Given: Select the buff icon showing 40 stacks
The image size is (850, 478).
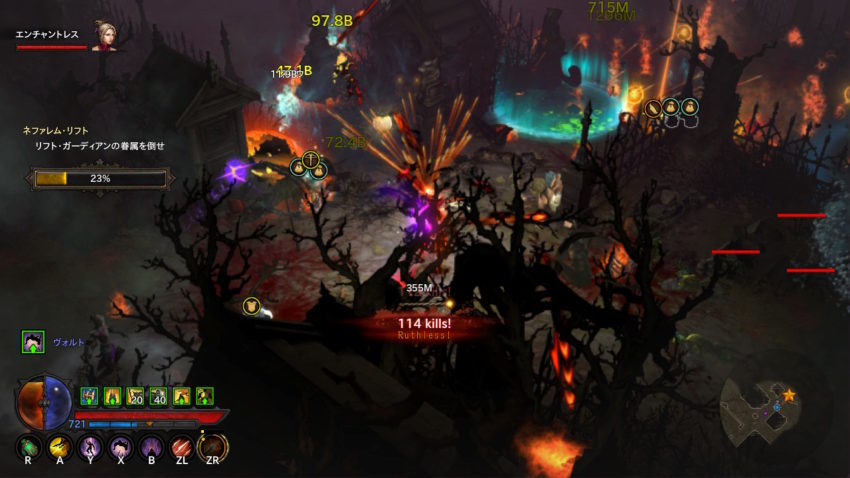Looking at the screenshot, I should coord(158,396).
